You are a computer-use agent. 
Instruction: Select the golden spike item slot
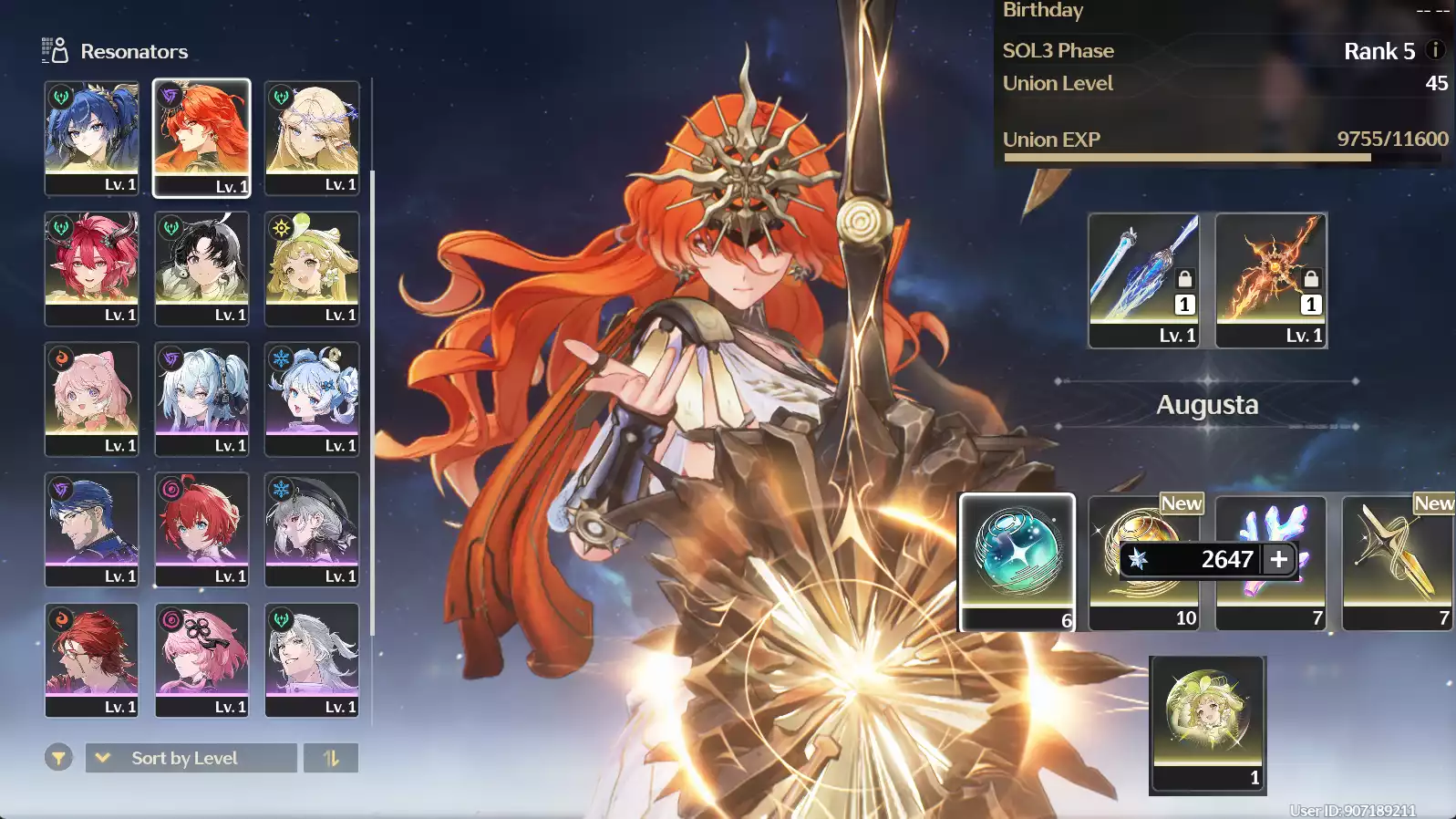pos(1397,561)
